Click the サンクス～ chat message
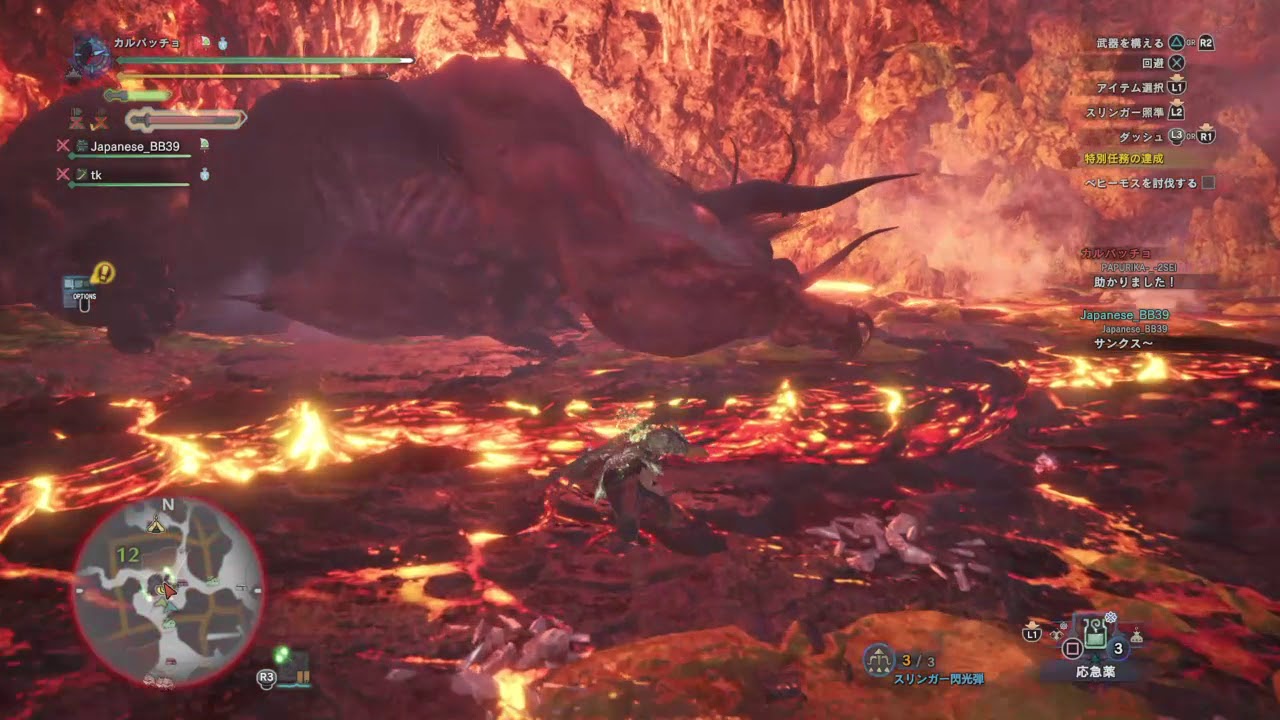The height and width of the screenshot is (720, 1280). pyautogui.click(x=1124, y=342)
